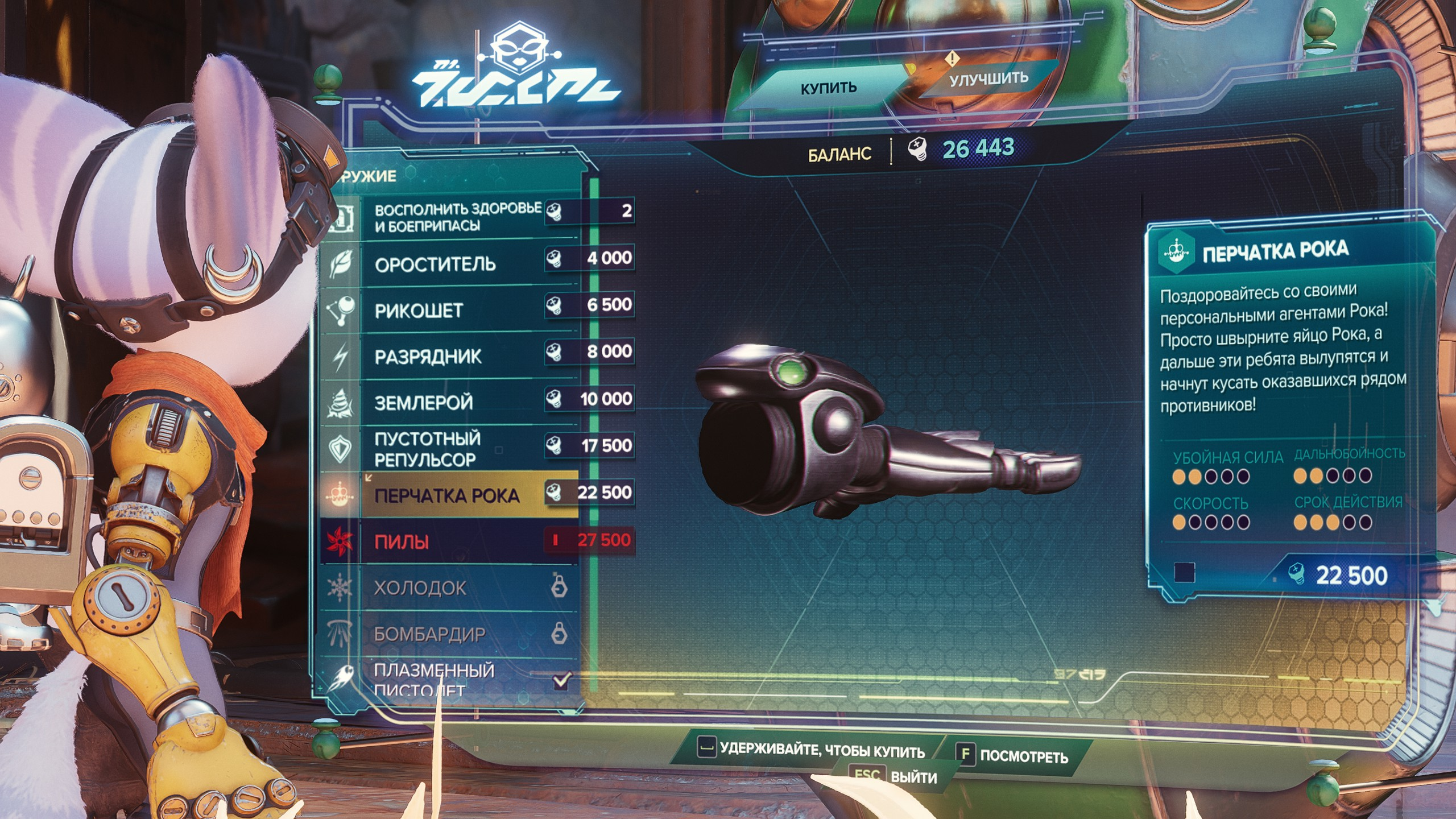
Task: Switch to the Купить tab
Action: tap(828, 88)
